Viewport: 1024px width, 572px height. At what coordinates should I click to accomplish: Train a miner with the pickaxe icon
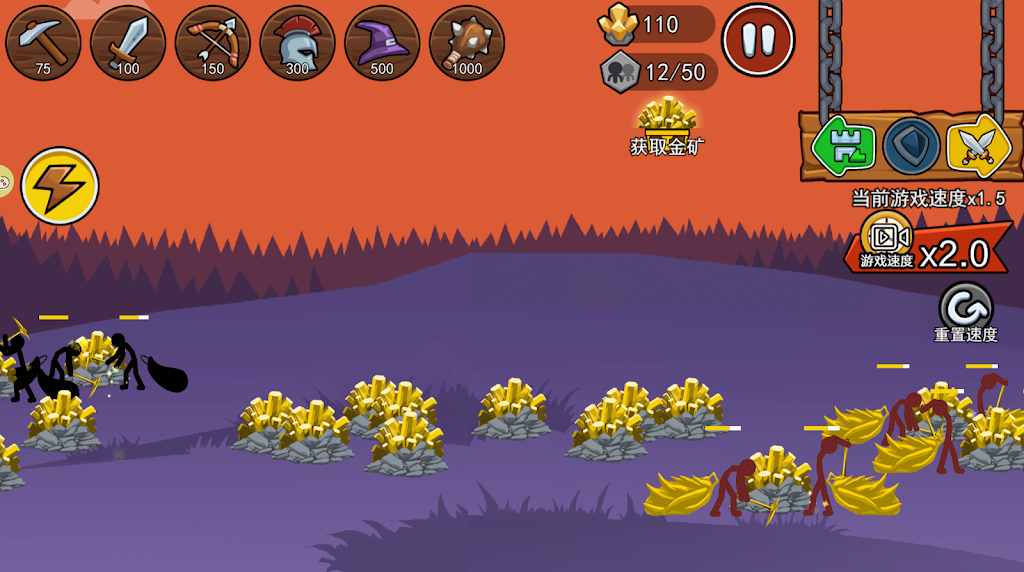pyautogui.click(x=43, y=43)
